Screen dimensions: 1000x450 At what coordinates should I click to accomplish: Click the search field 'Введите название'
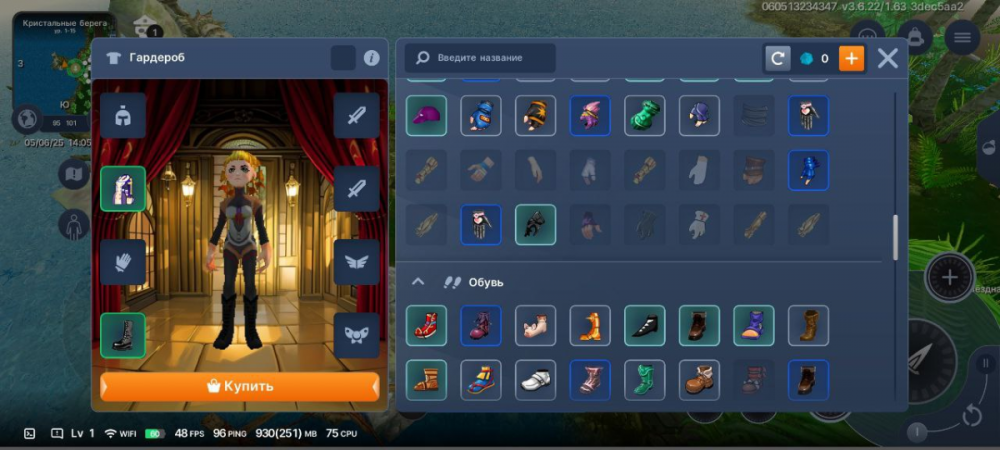480,58
